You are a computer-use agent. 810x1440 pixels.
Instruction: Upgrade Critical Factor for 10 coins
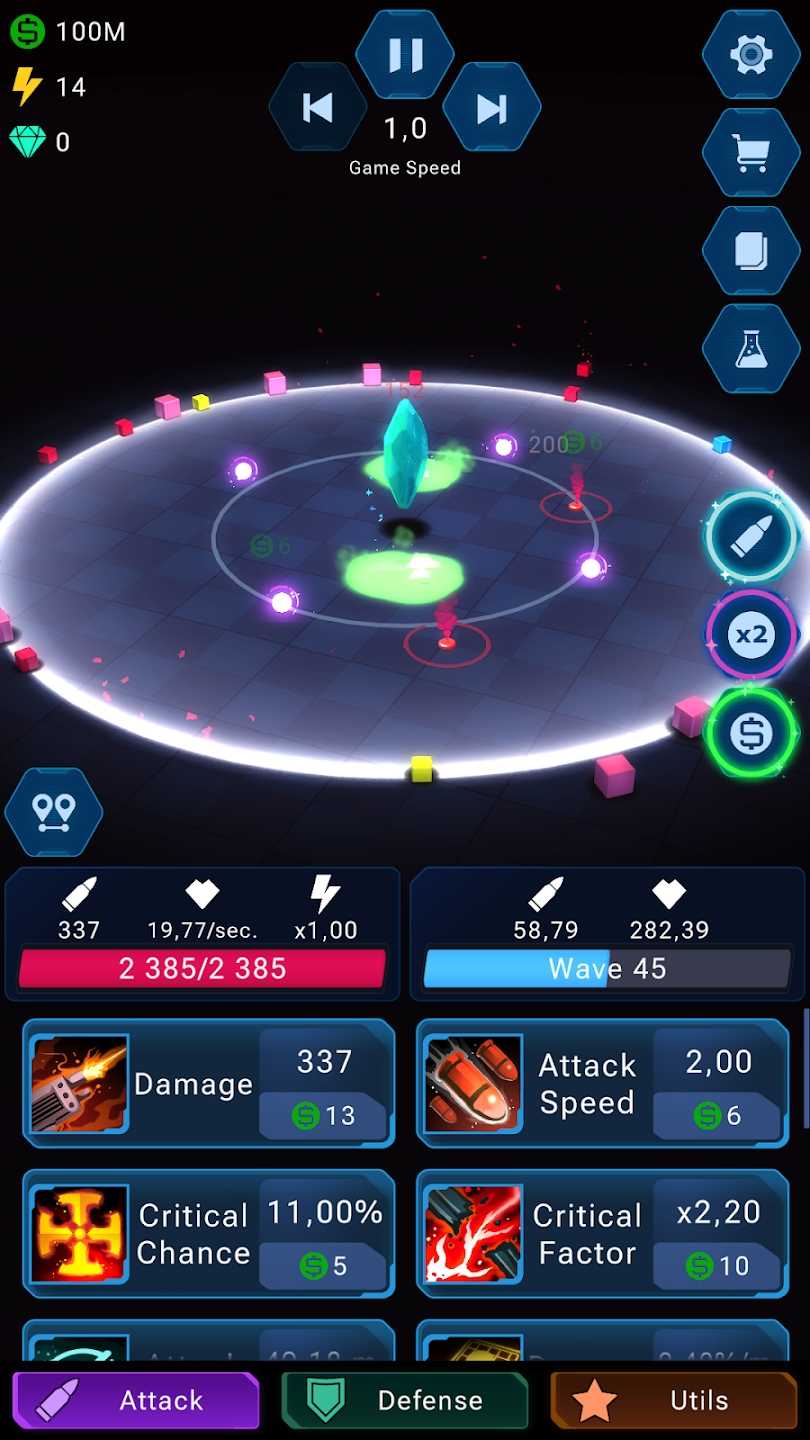click(717, 1266)
